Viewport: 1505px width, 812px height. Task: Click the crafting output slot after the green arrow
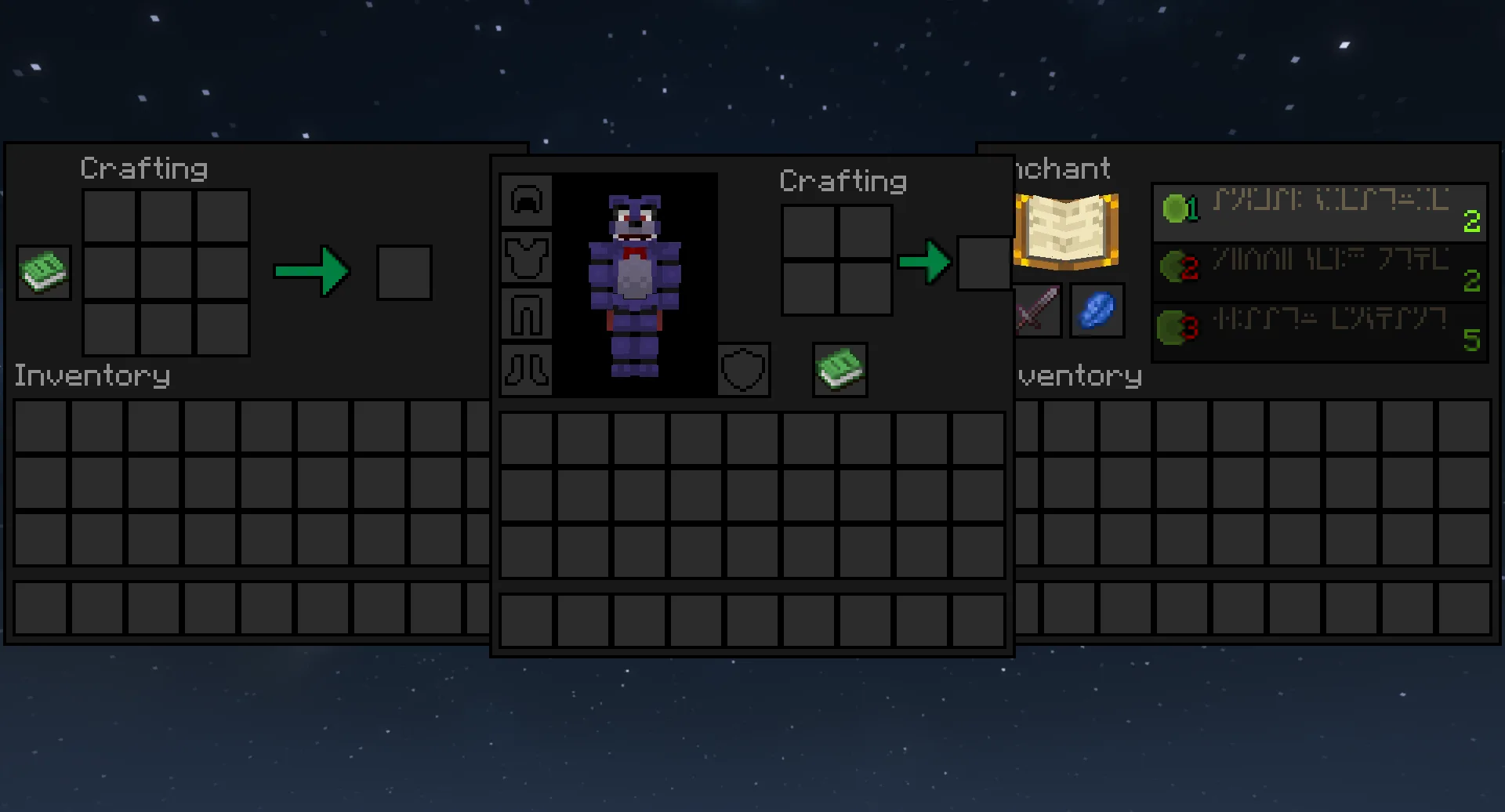[404, 274]
